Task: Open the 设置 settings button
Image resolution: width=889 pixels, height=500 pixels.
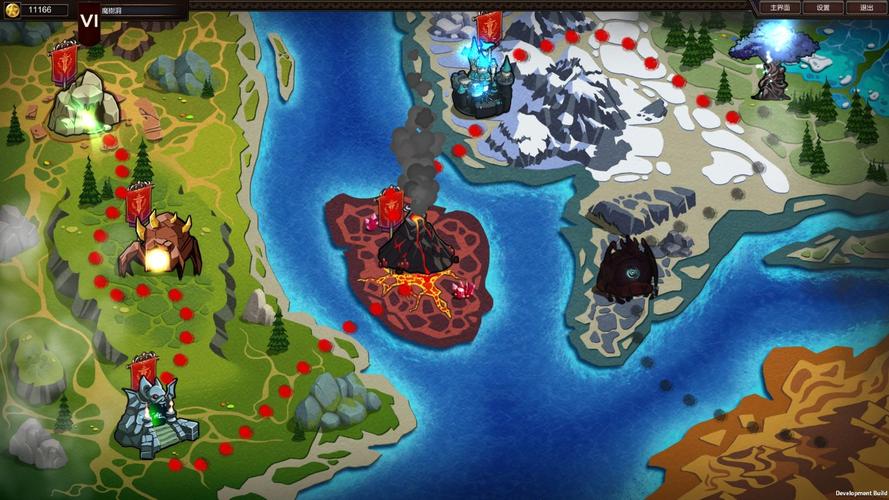Action: pos(822,7)
